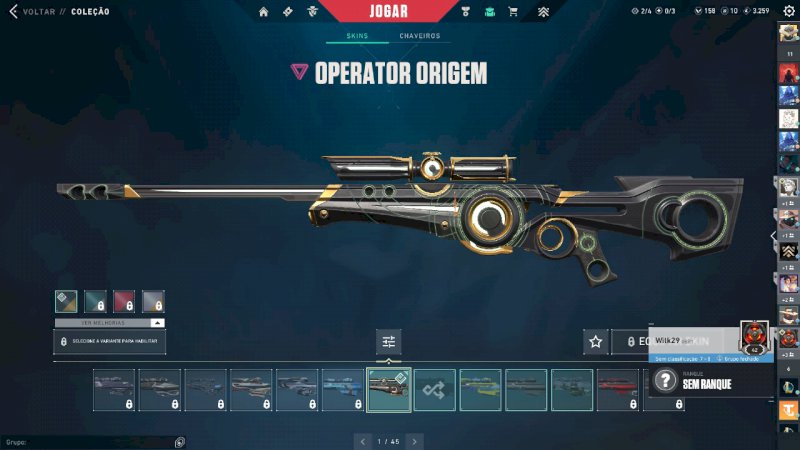Open the home icon in top bar
800x450 pixels.
264,12
